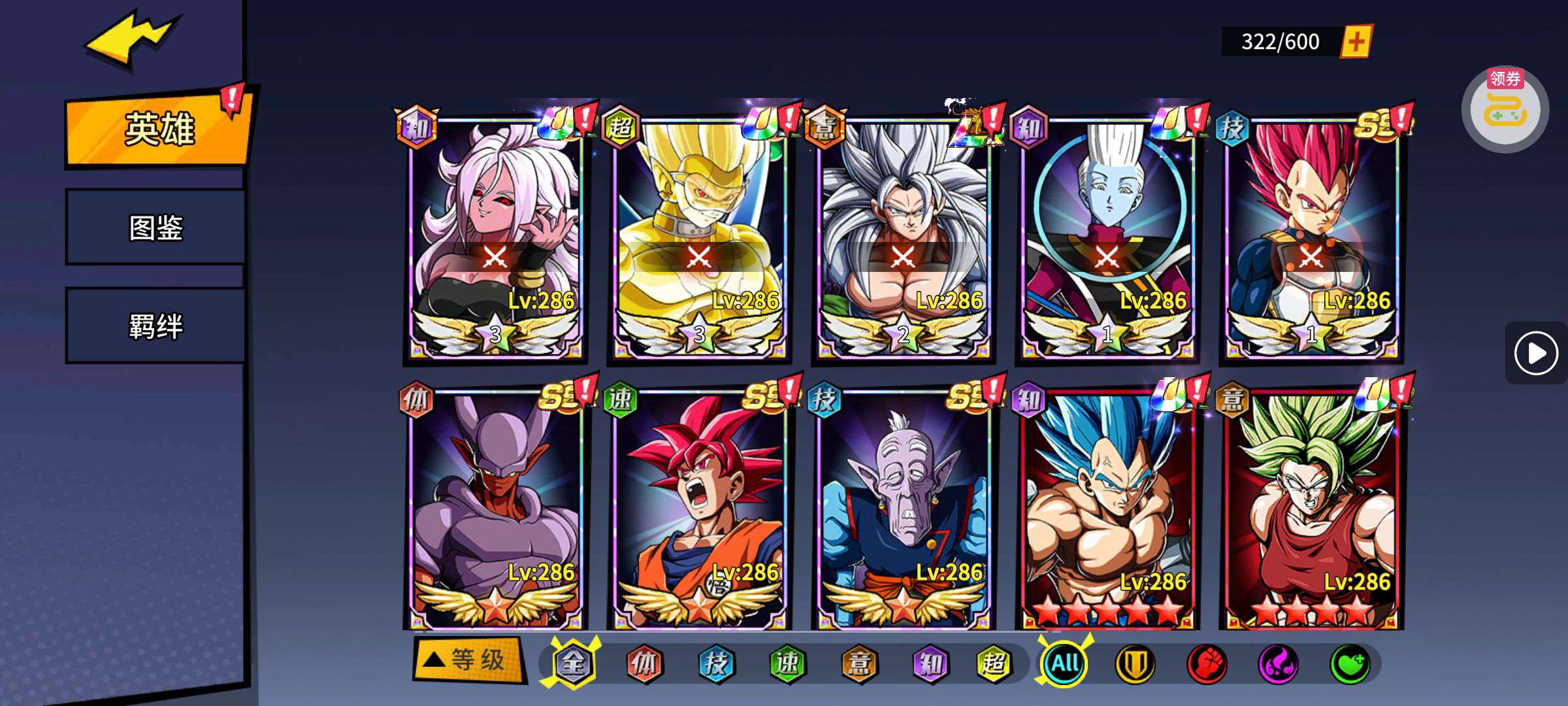Image resolution: width=1568 pixels, height=706 pixels.
Task: Filter heroes by red 体 type
Action: tap(644, 664)
